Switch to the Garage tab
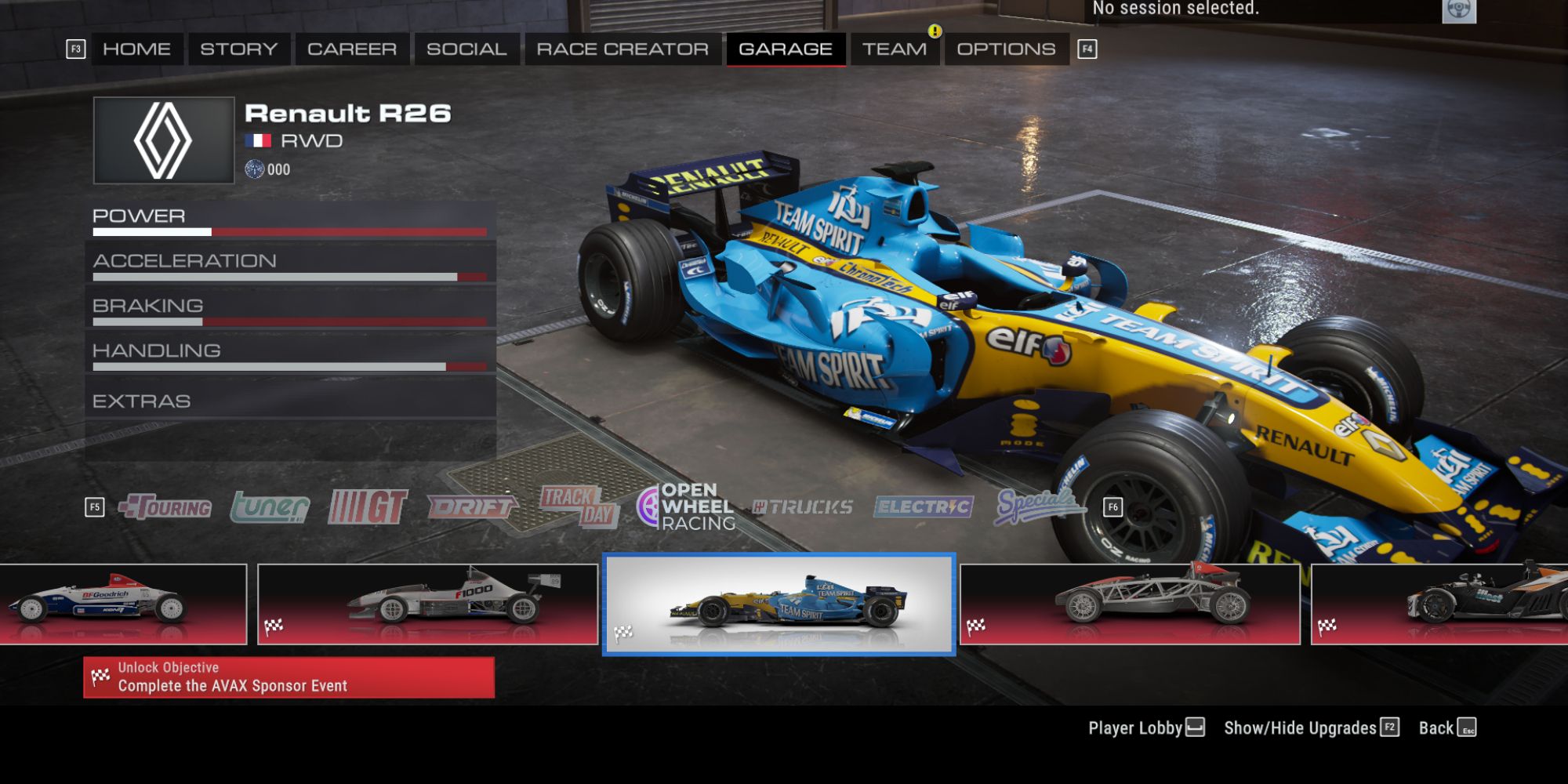Viewport: 1568px width, 784px height. [786, 49]
